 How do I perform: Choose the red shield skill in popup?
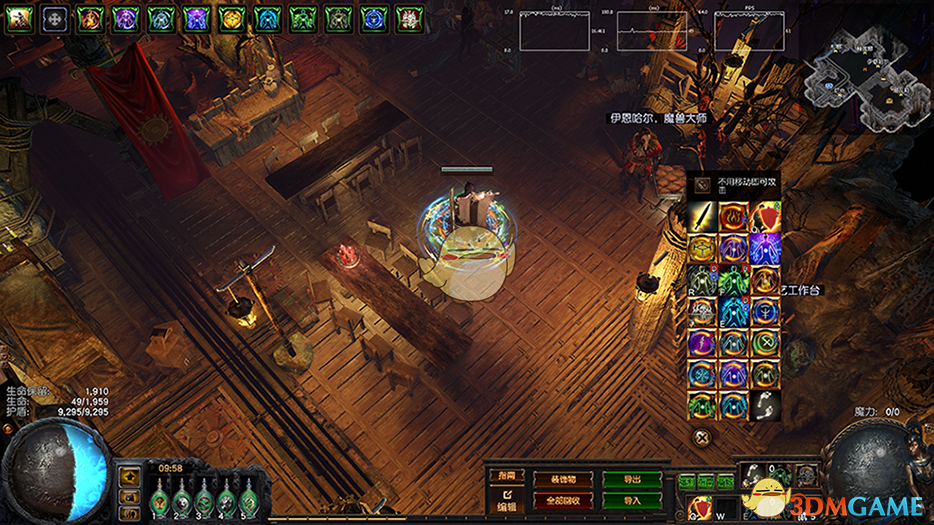click(x=766, y=216)
